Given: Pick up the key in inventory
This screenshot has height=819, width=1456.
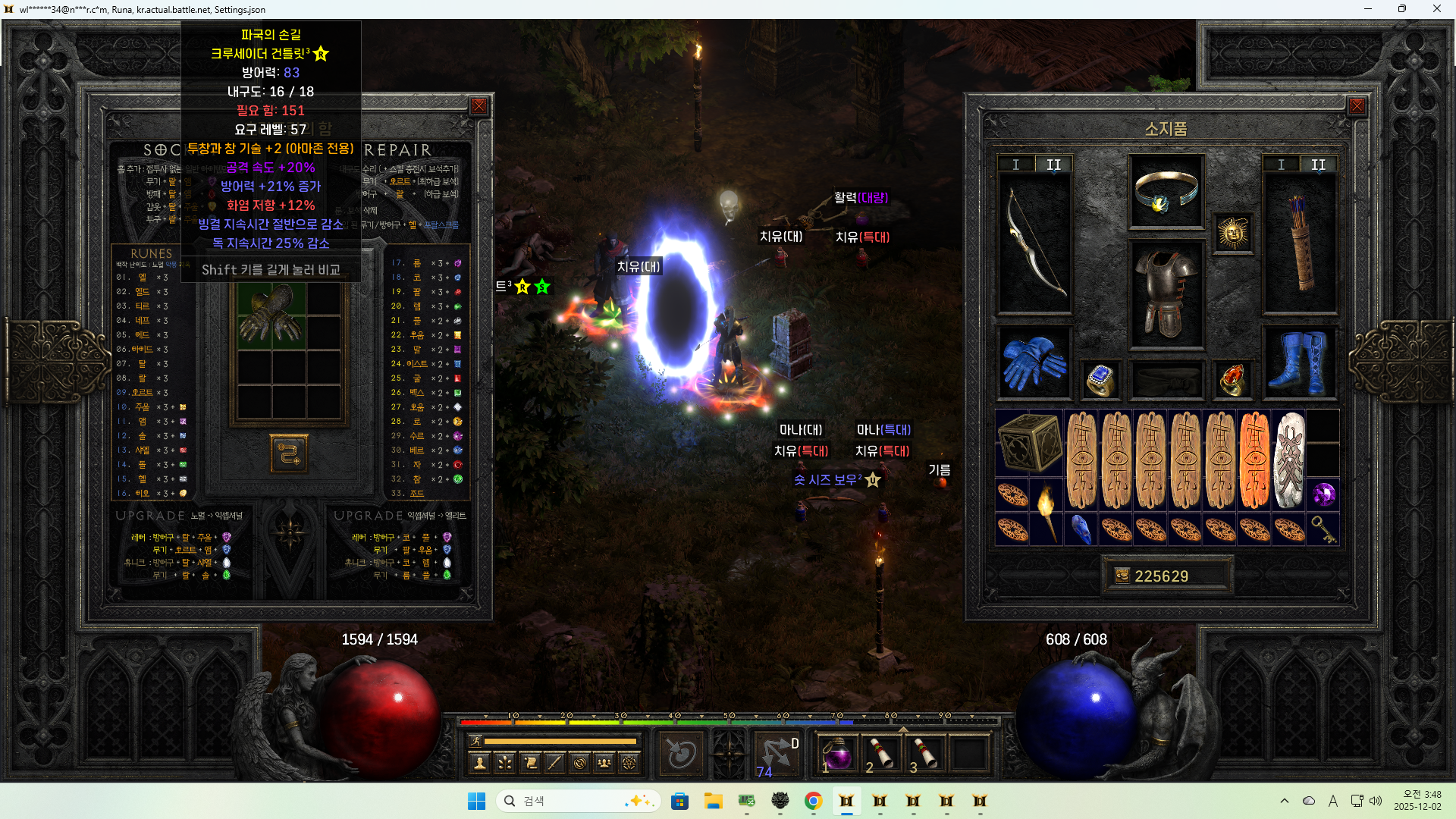Looking at the screenshot, I should point(1323,529).
